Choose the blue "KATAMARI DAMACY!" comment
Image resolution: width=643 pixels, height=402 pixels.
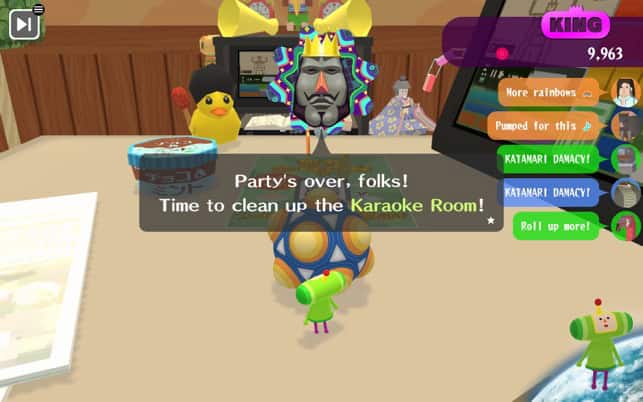[547, 191]
